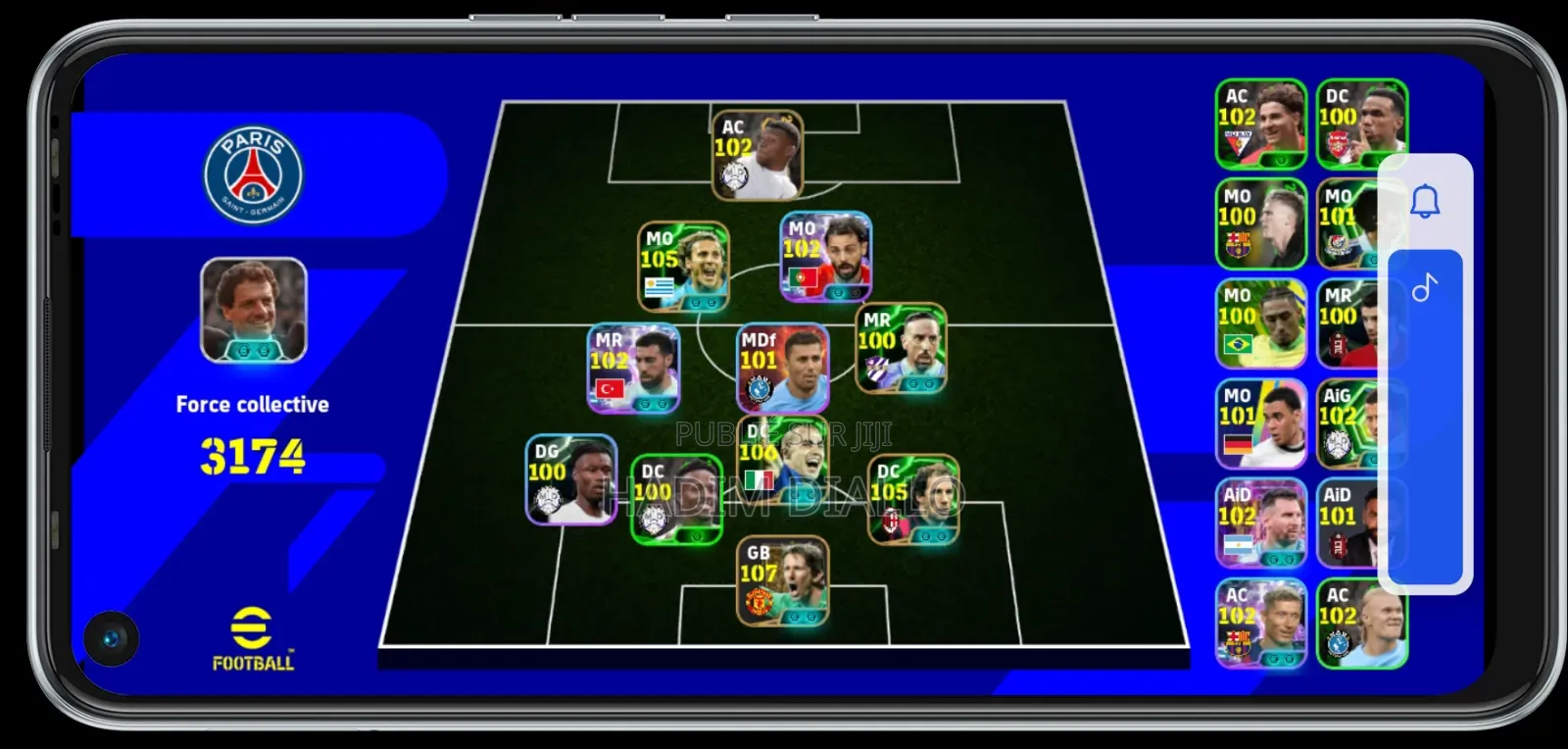
Task: Select the AC 102 Haaland bench card
Action: pos(1362,625)
